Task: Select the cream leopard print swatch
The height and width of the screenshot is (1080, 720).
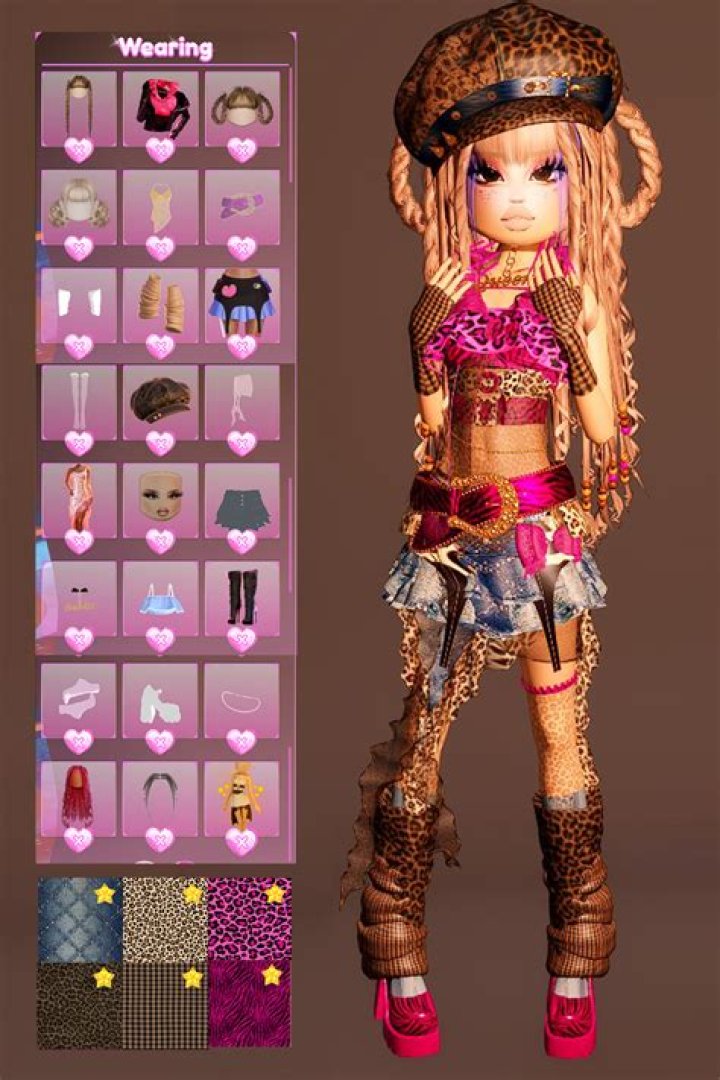Action: (x=164, y=920)
